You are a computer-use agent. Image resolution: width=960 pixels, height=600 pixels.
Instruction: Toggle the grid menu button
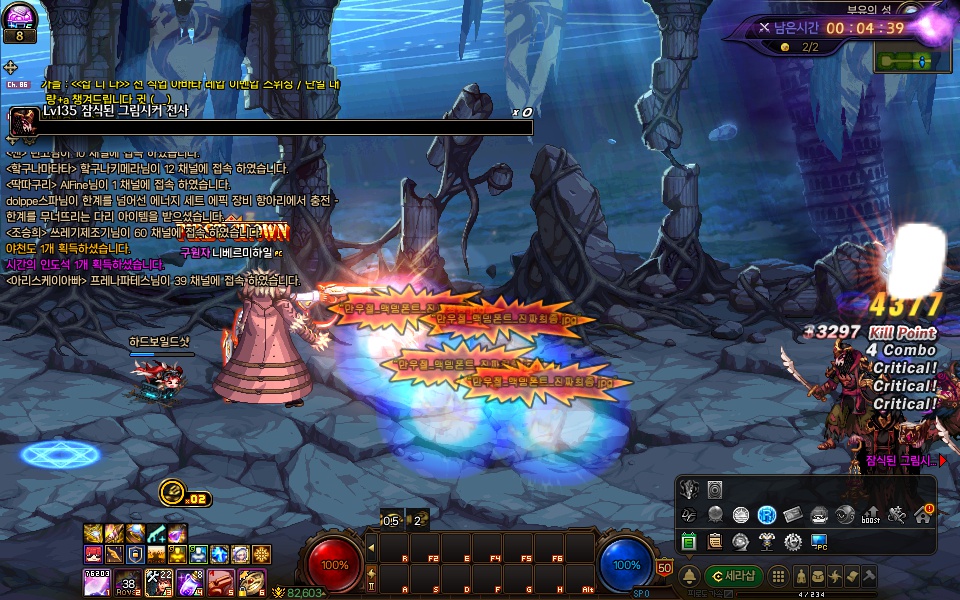click(x=779, y=577)
